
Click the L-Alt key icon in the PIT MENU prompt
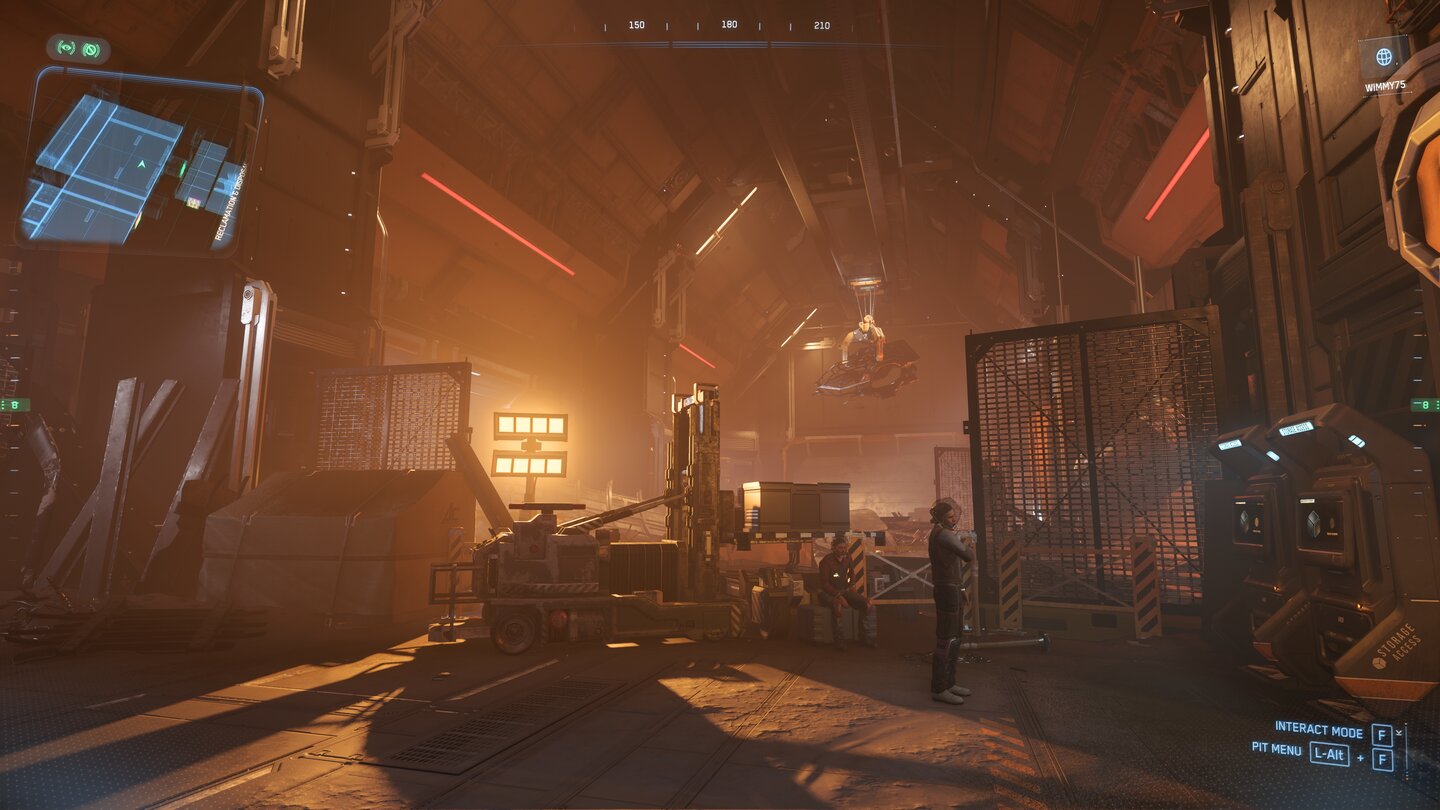click(x=1330, y=754)
